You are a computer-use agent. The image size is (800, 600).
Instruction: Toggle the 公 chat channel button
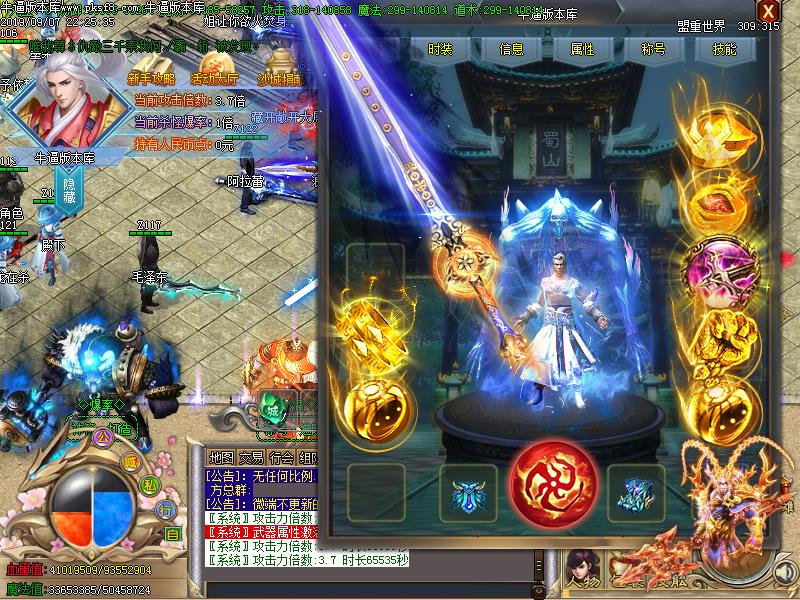[x=100, y=437]
